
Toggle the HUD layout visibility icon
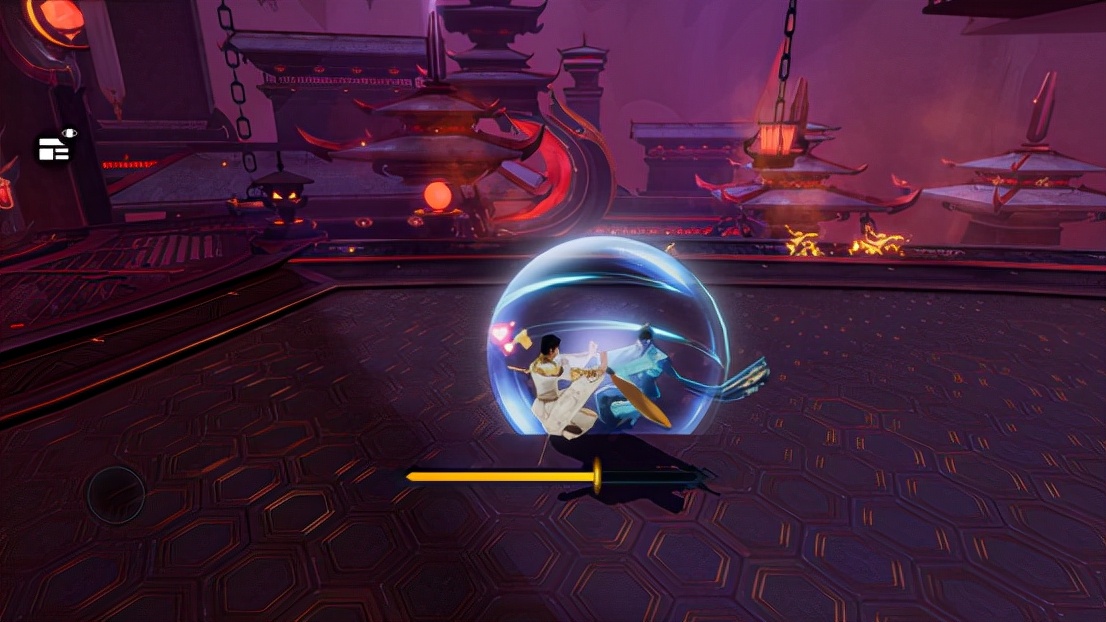[56, 147]
